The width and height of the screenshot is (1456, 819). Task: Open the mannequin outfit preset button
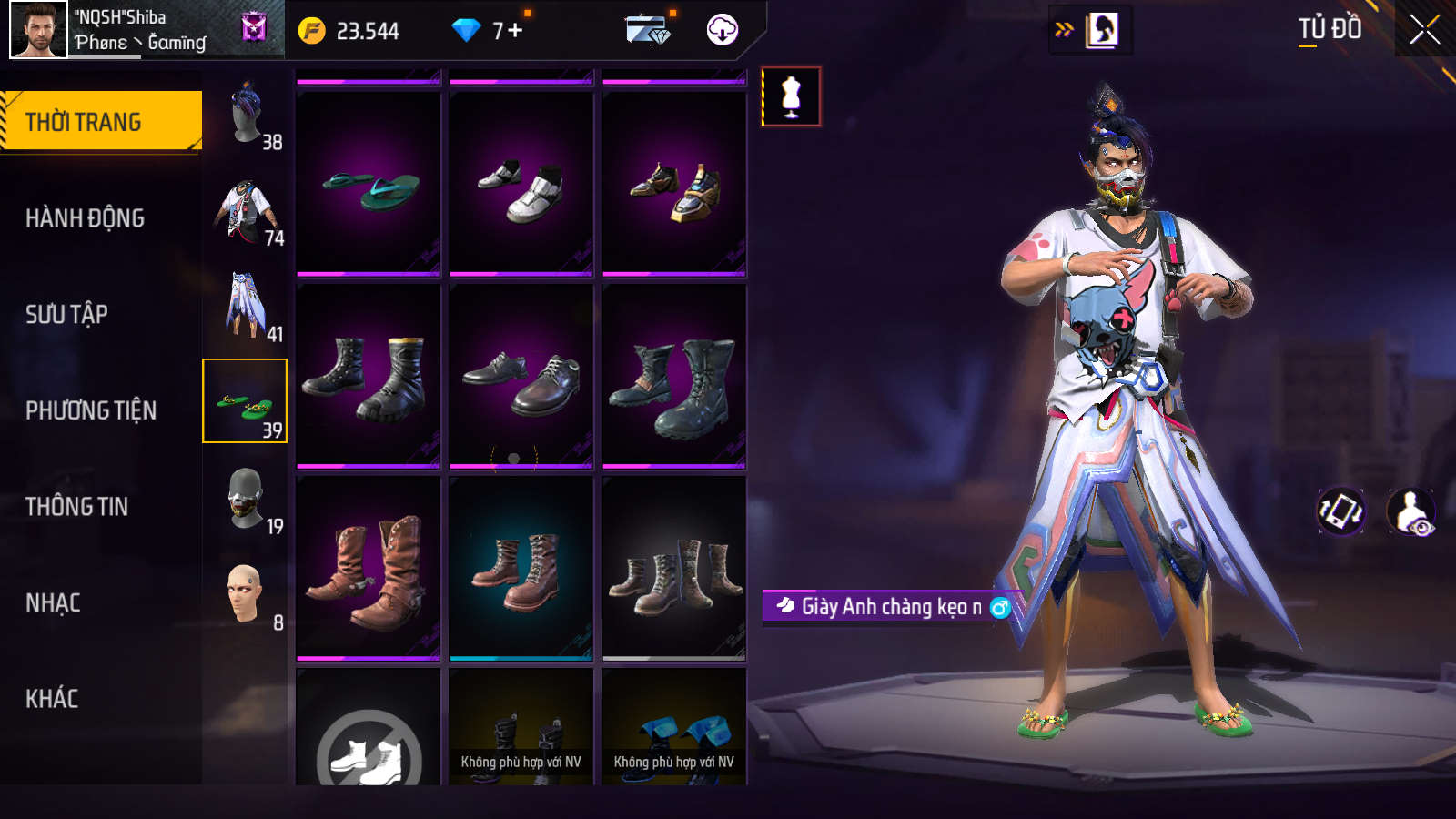click(791, 96)
